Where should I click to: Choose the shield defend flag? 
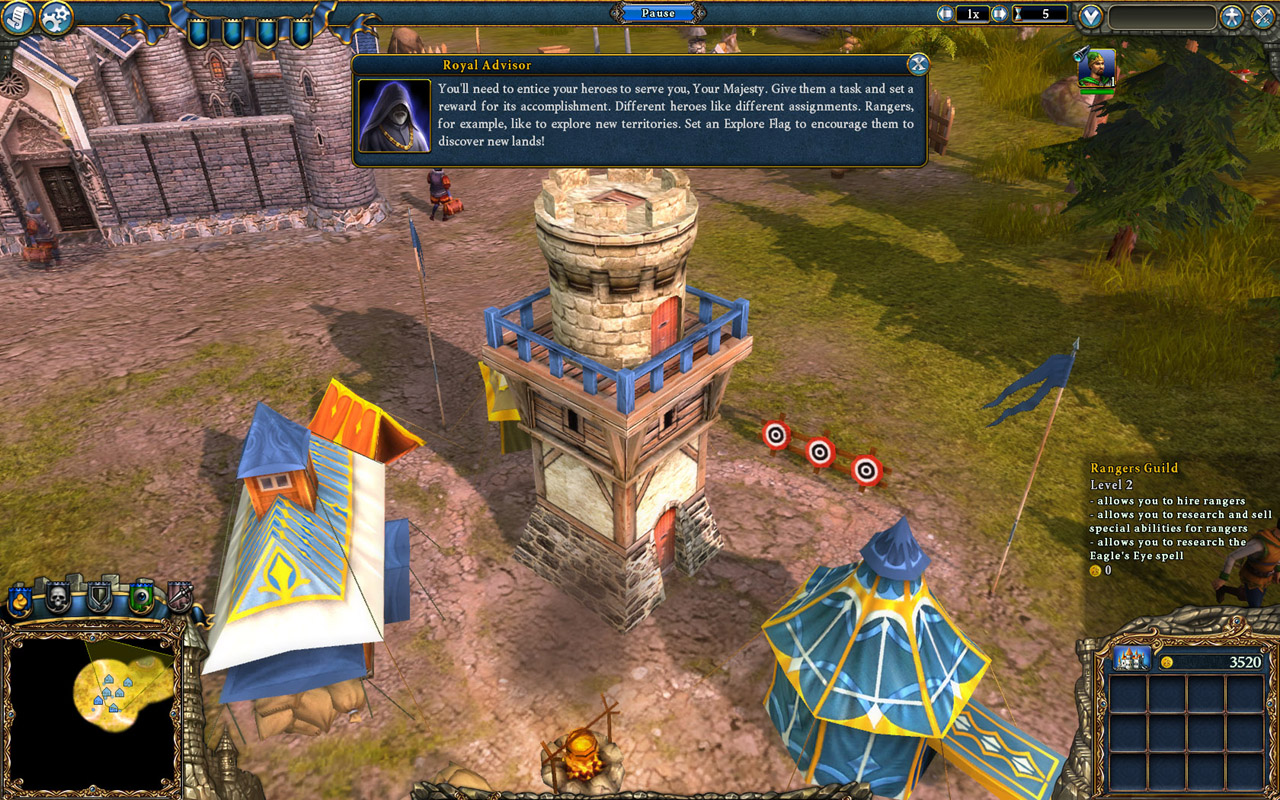[99, 598]
